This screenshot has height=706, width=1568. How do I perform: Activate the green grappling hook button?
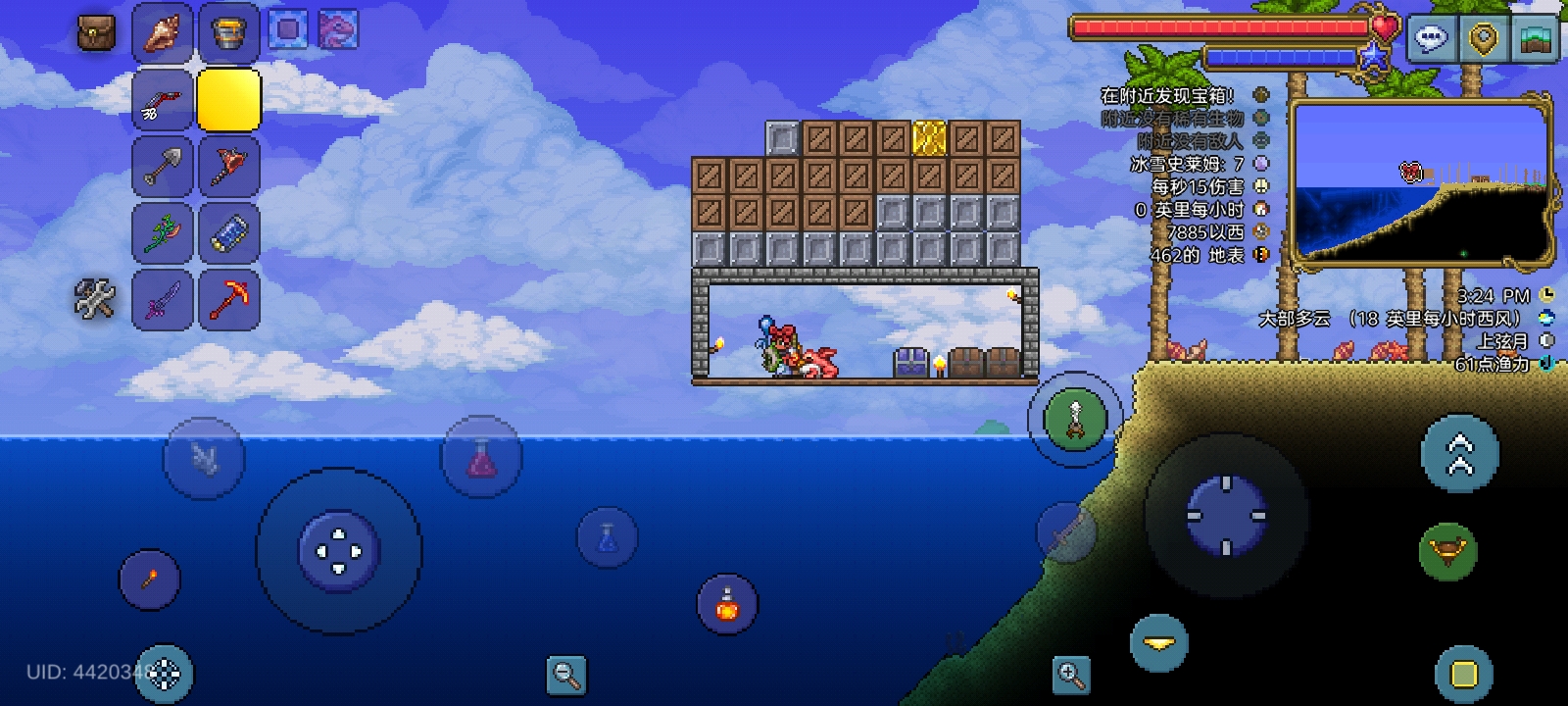tap(1075, 419)
